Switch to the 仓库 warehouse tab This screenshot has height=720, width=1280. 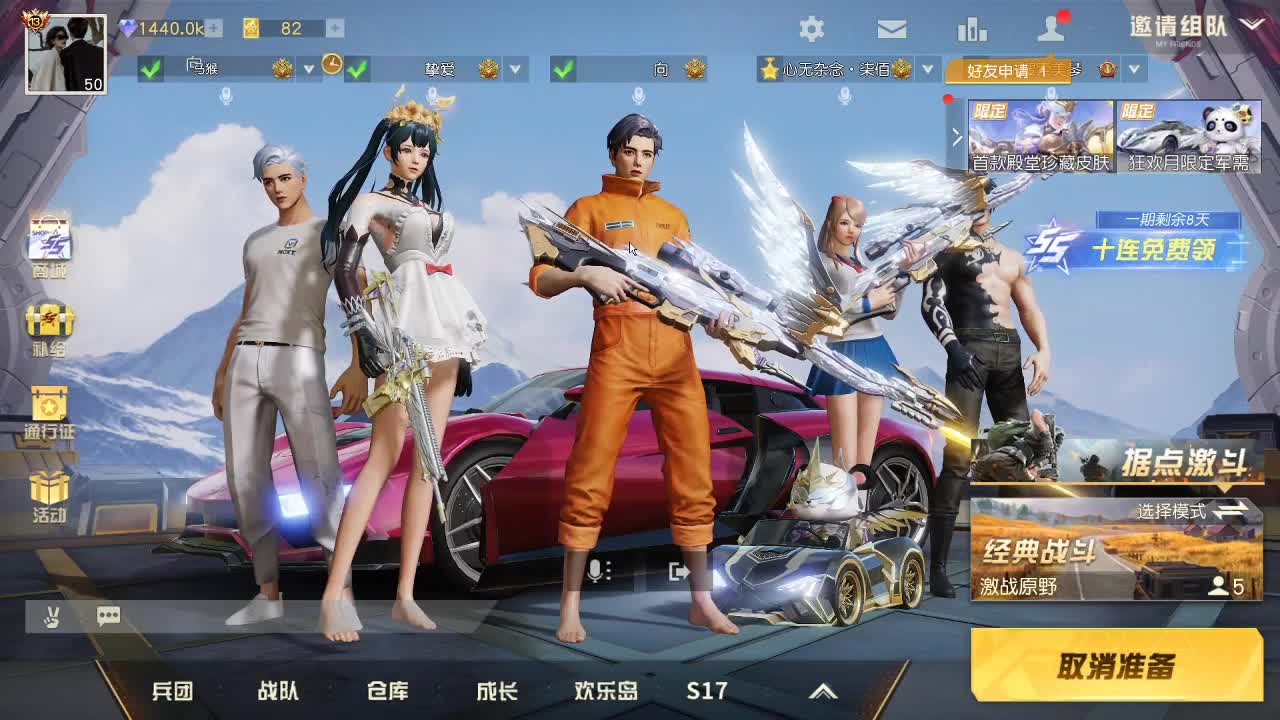(x=390, y=690)
